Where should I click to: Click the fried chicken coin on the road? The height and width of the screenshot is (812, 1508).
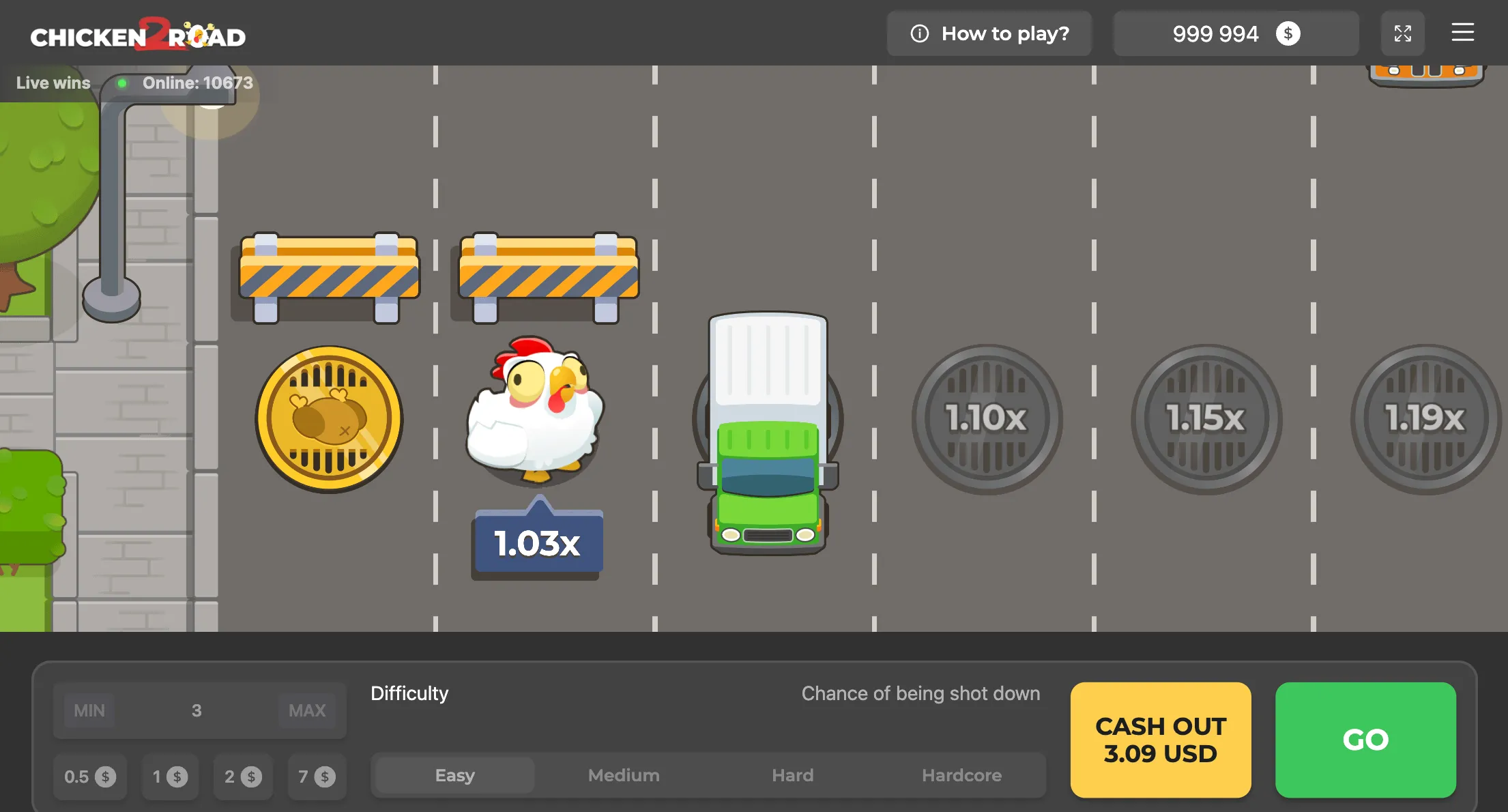pos(328,419)
